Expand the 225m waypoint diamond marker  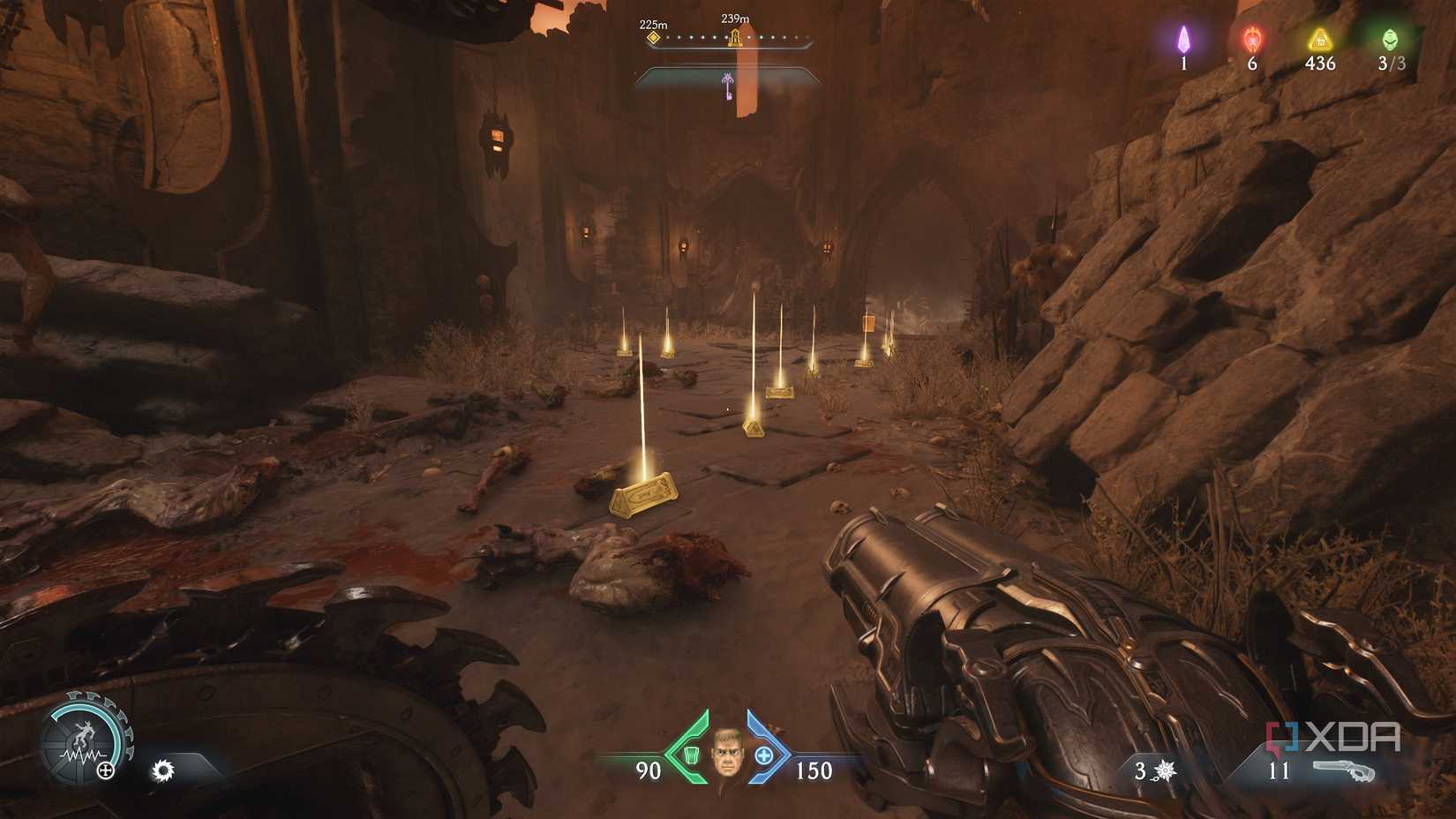[x=654, y=39]
